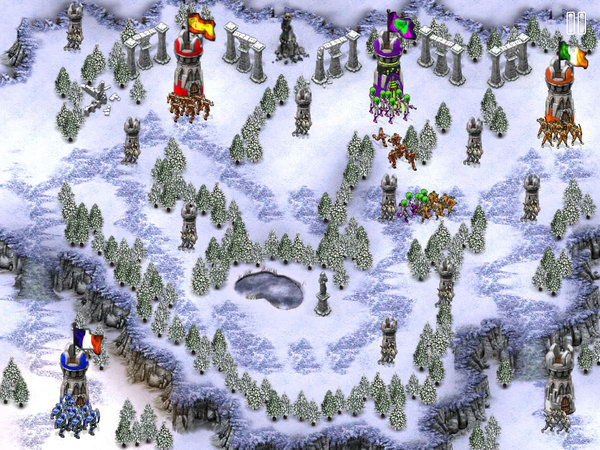Pause the game with the pause button

[575, 22]
